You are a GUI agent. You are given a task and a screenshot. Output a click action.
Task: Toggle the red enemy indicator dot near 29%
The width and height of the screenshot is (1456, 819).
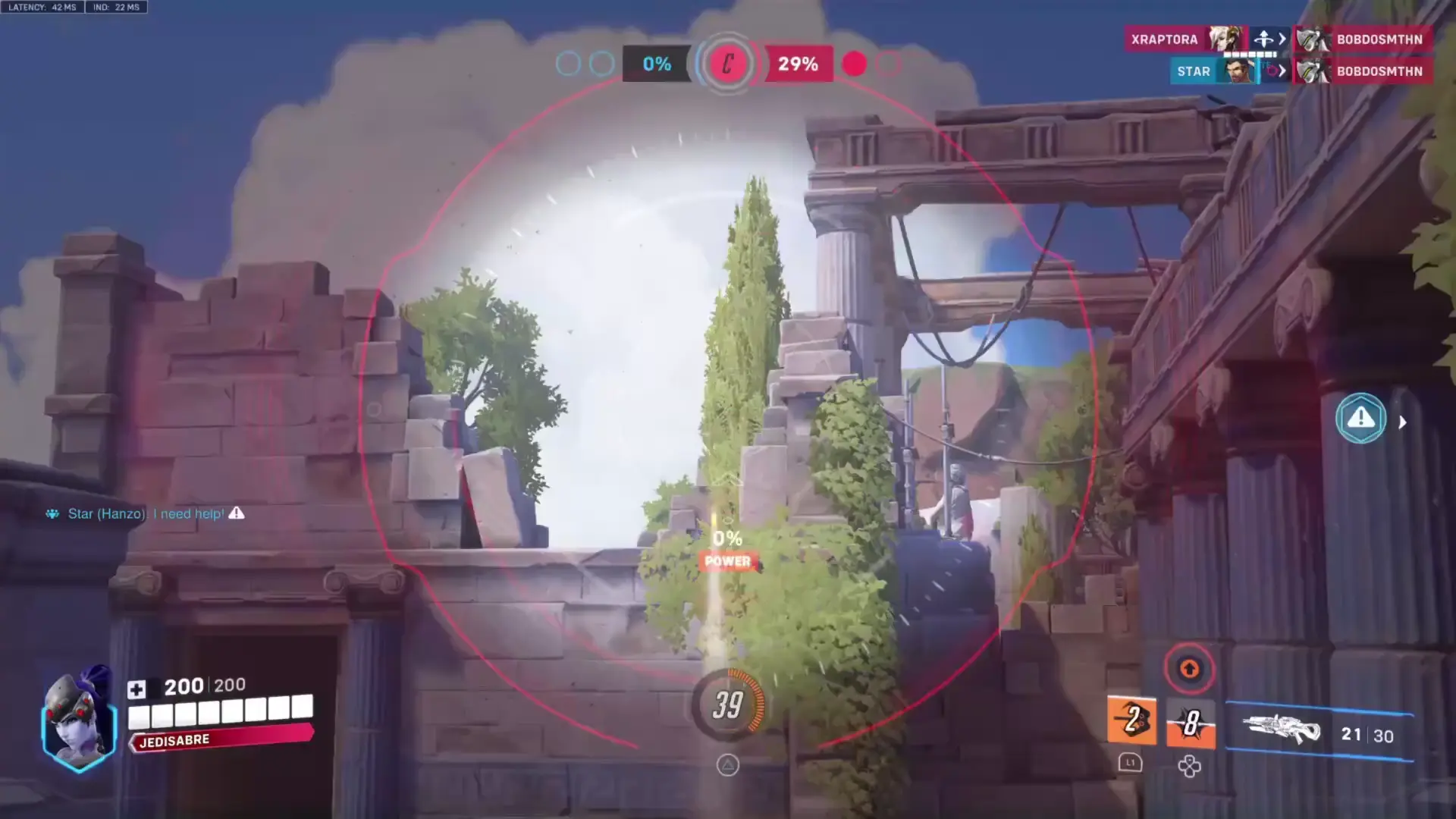pyautogui.click(x=854, y=64)
